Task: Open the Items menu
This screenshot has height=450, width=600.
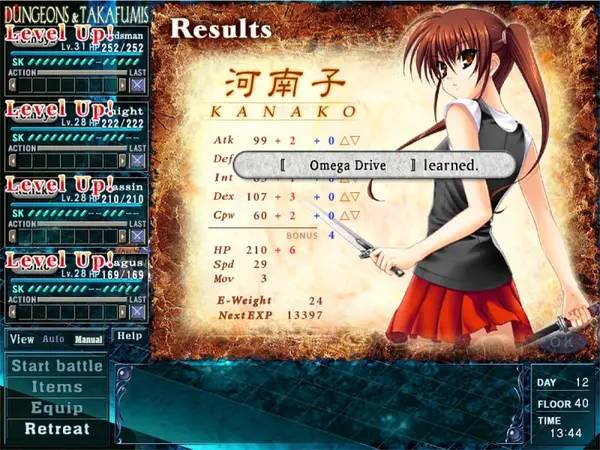Action: (x=56, y=387)
